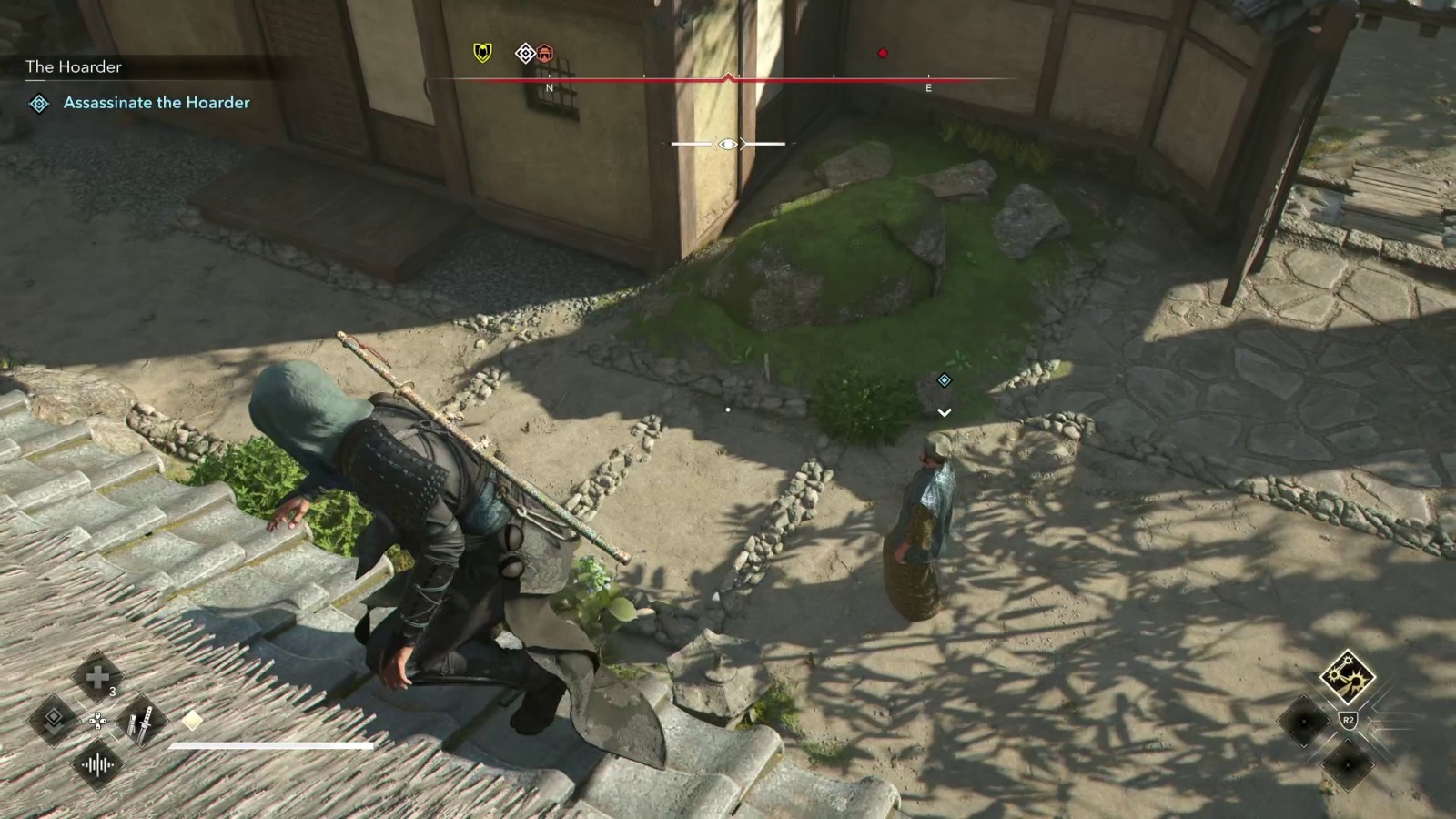The height and width of the screenshot is (819, 1456).
Task: Click the orange building icon on the compass
Action: [x=544, y=54]
